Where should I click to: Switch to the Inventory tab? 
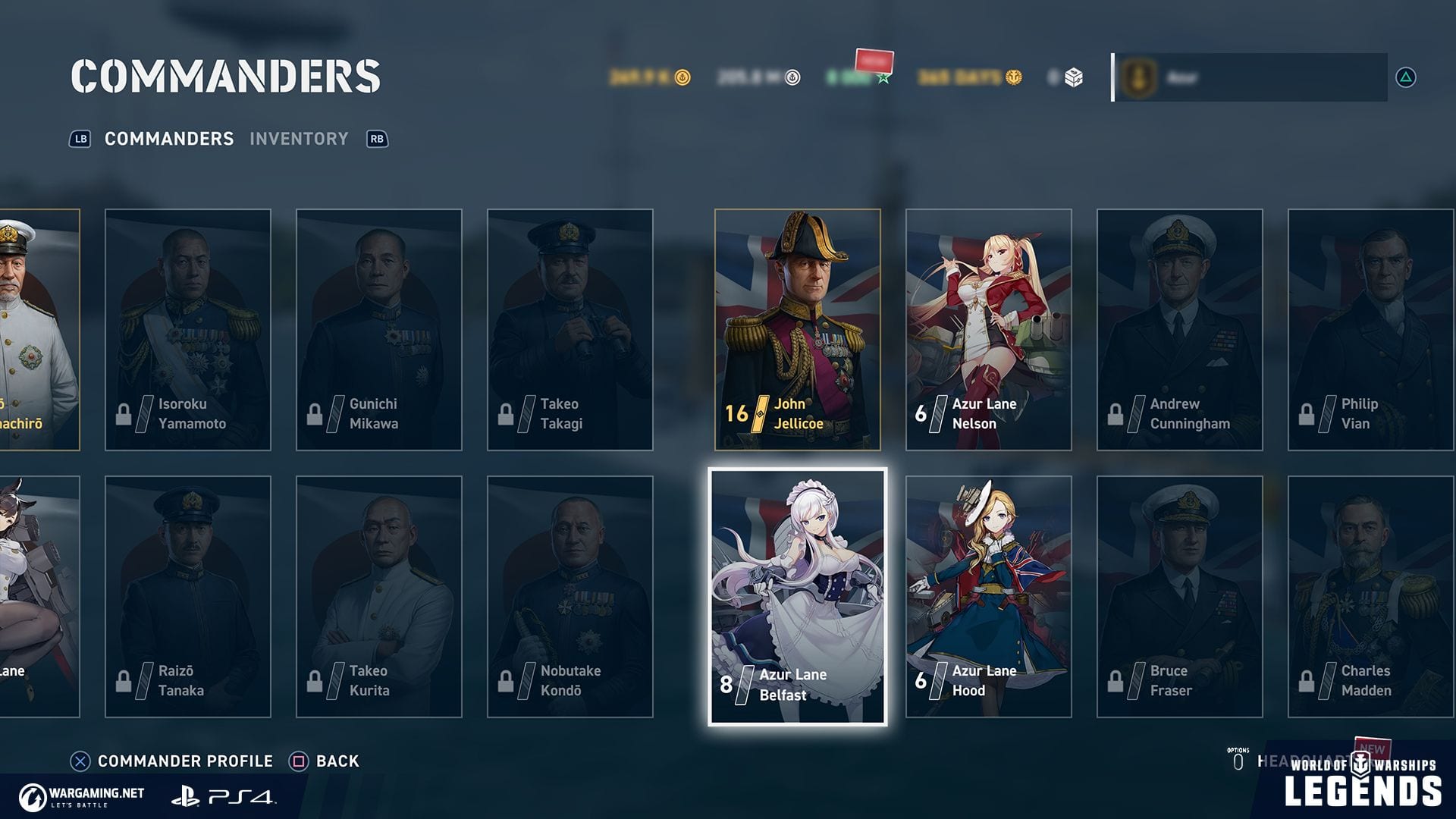(299, 139)
